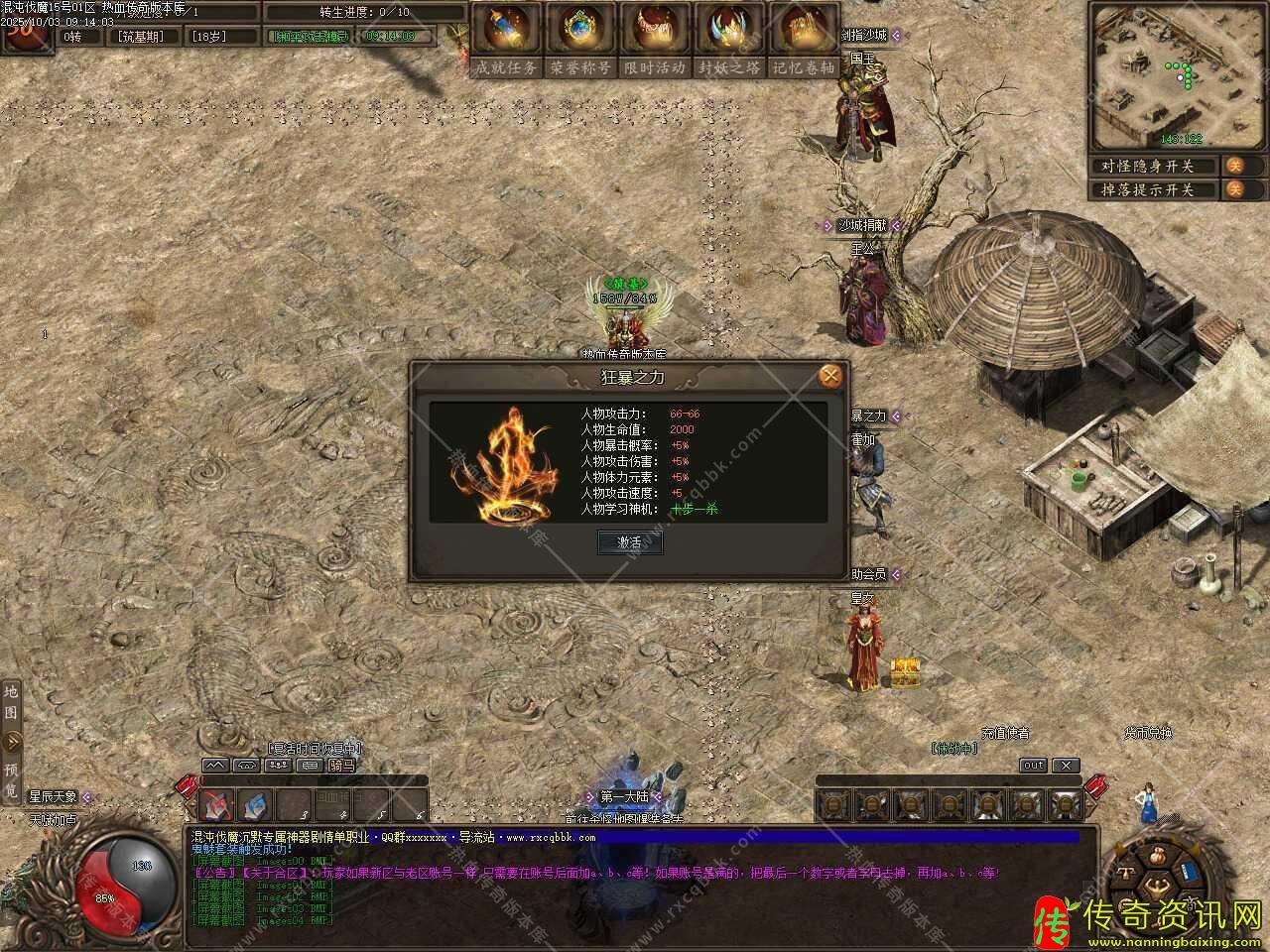
Task: Open the 记忆卷轴 memory scroll
Action: 804,38
